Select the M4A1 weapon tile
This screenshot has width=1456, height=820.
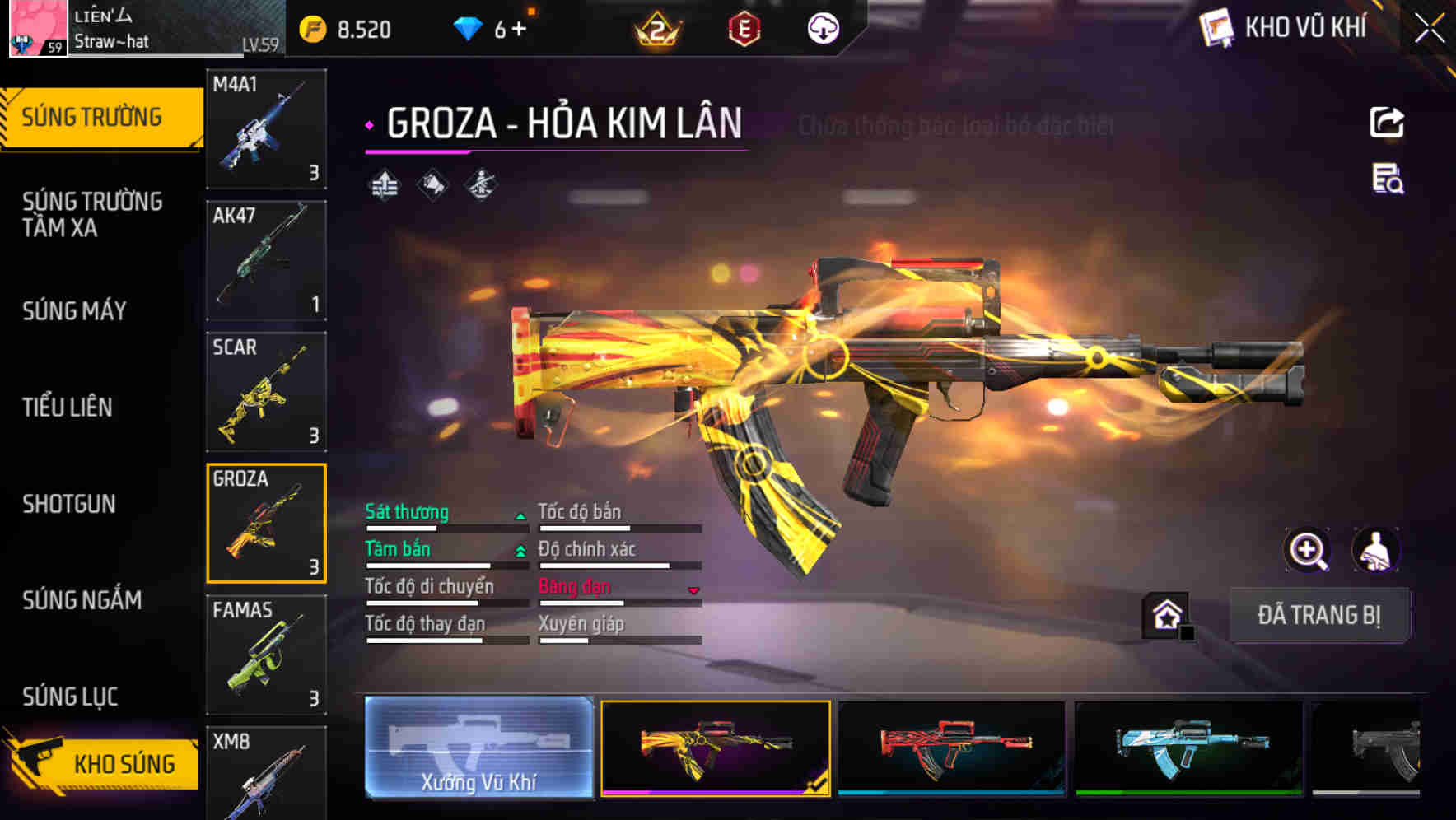tap(266, 128)
